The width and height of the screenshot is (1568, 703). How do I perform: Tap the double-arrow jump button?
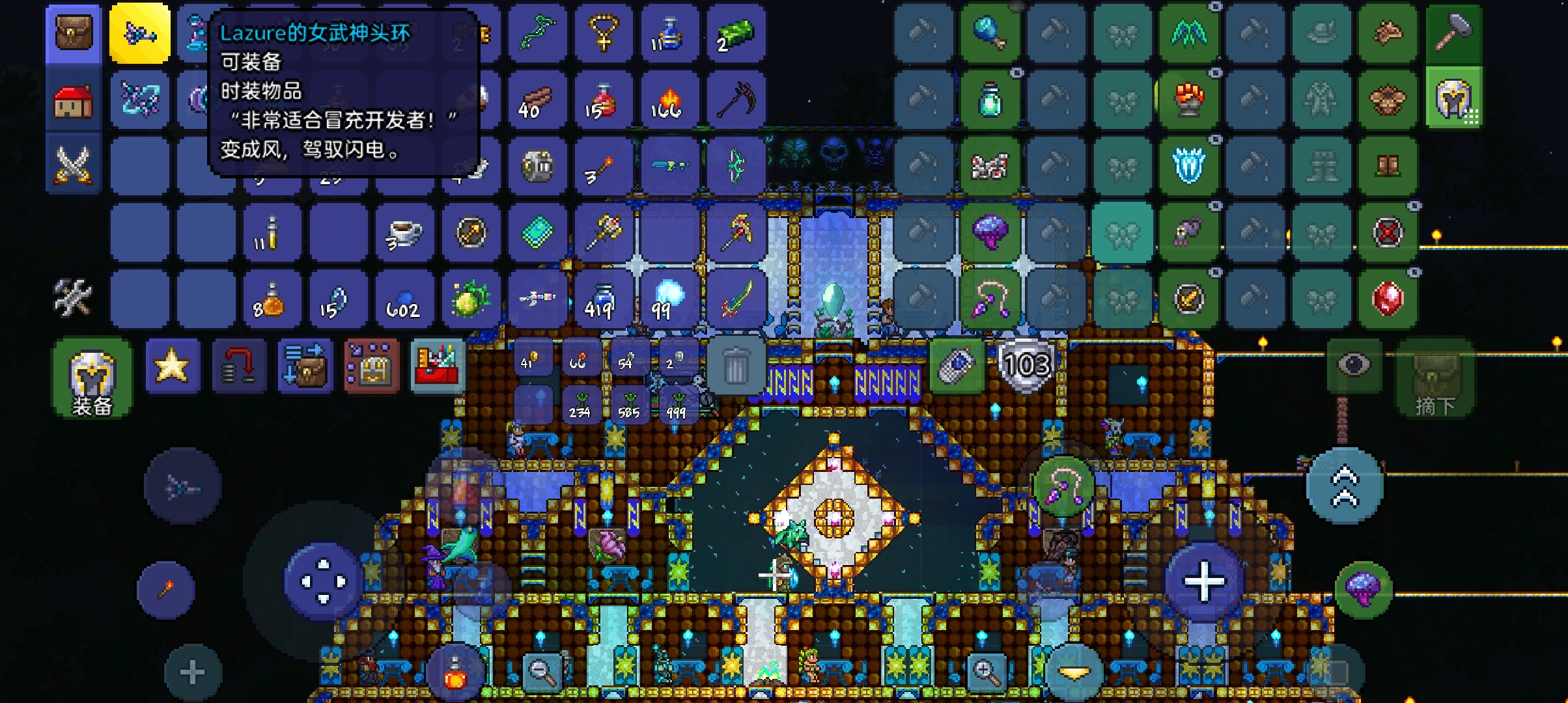coord(1345,486)
